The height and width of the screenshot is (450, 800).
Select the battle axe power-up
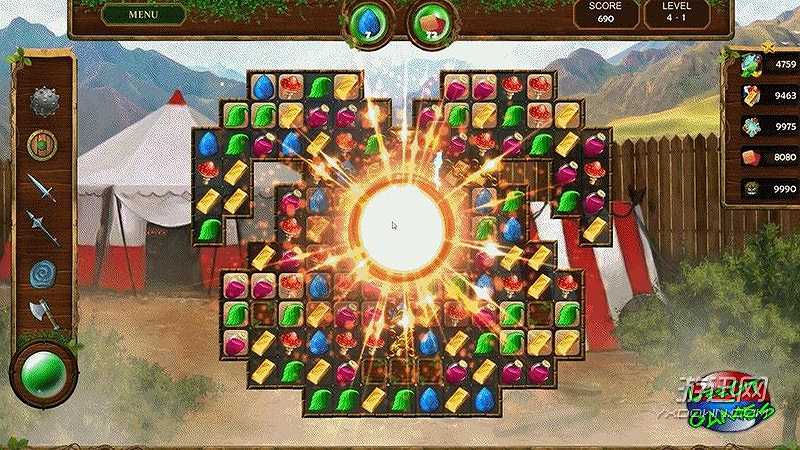click(43, 313)
